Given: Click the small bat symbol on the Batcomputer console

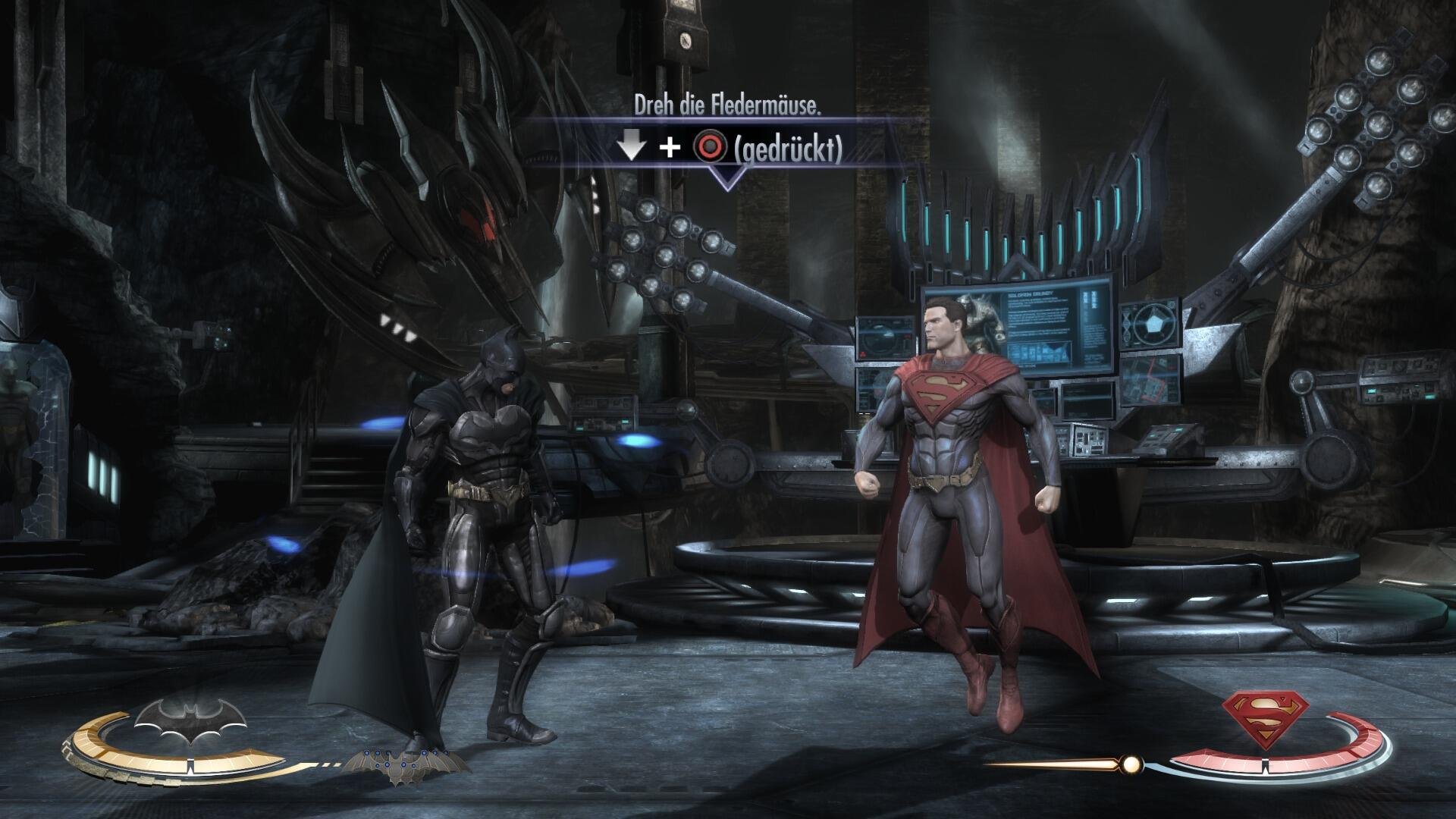Looking at the screenshot, I should [1053, 350].
